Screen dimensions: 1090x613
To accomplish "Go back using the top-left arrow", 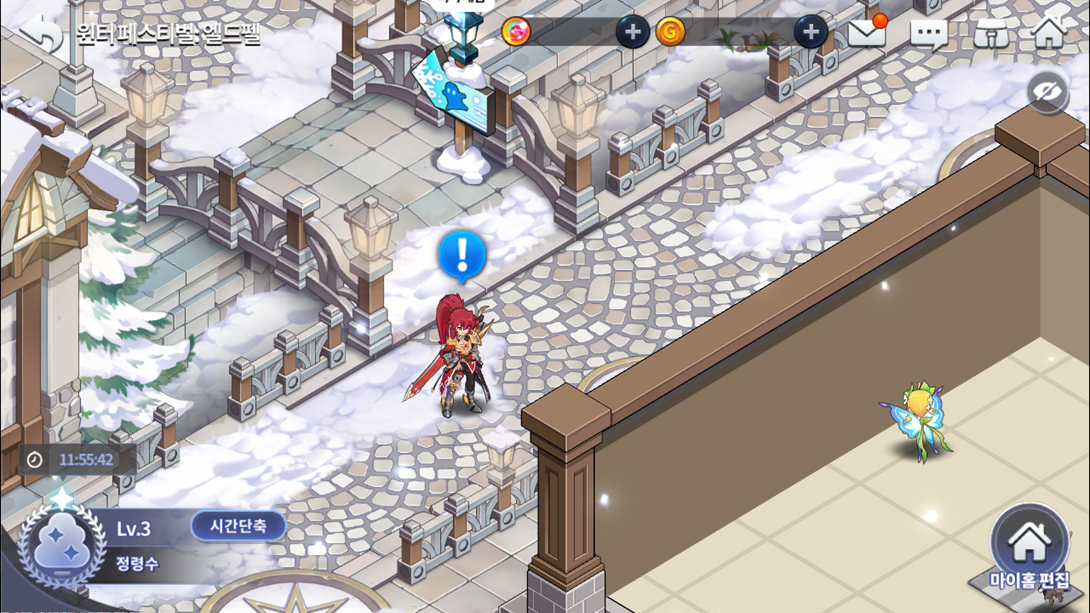I will 41,34.
